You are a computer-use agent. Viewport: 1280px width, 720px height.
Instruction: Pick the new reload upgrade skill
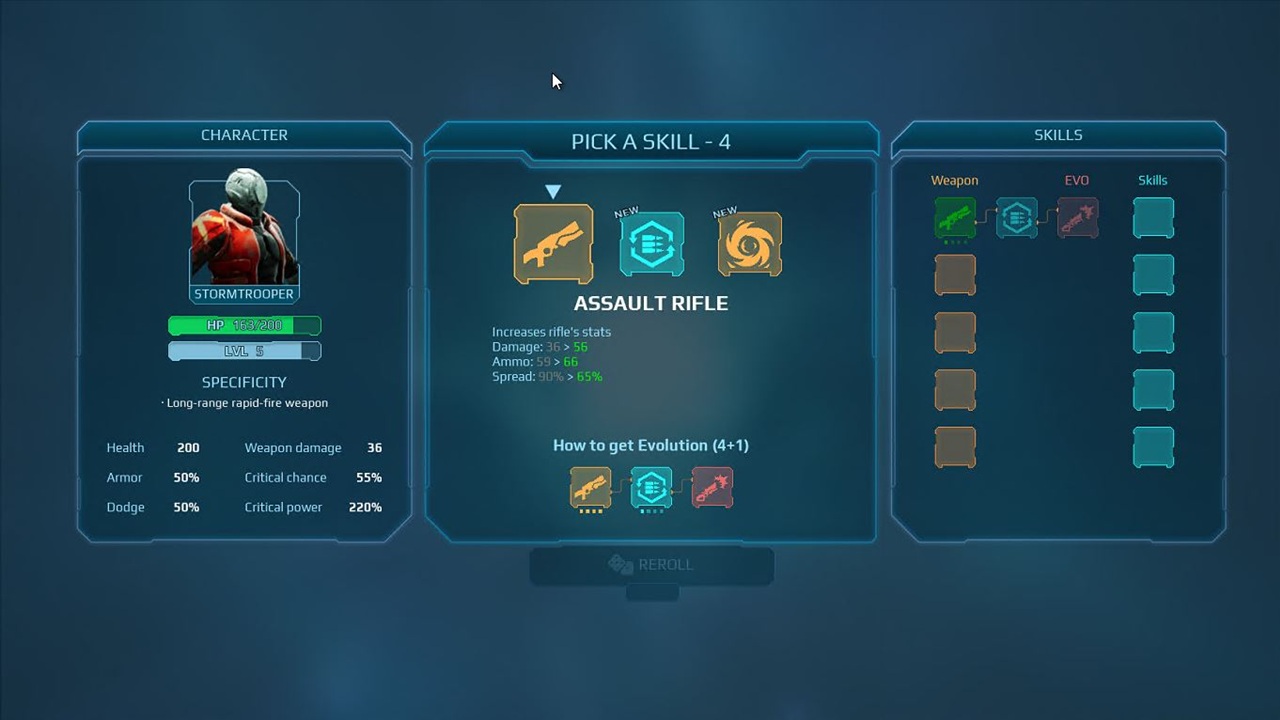(651, 243)
